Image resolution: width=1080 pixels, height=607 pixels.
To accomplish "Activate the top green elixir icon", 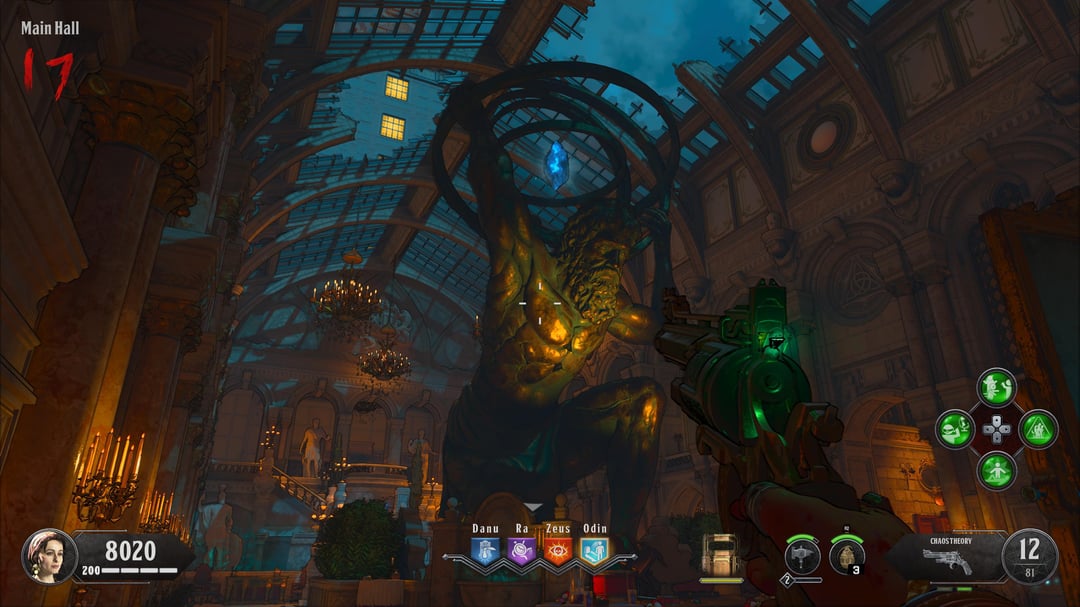I will (x=996, y=387).
